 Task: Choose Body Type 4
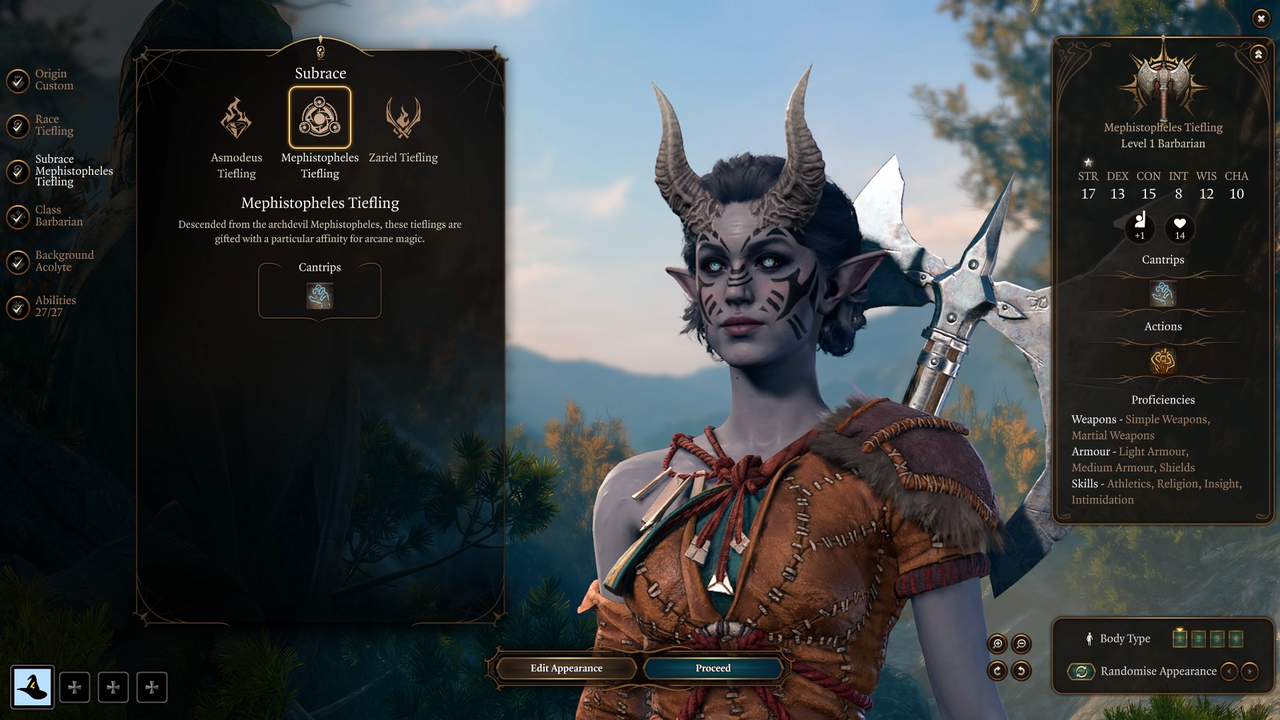(1236, 638)
